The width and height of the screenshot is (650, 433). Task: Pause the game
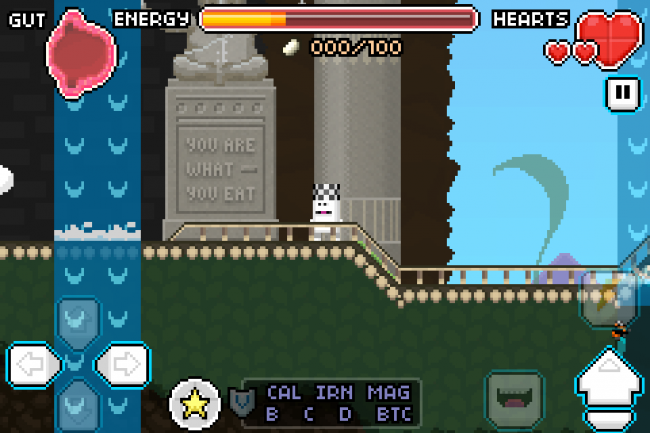pyautogui.click(x=622, y=93)
